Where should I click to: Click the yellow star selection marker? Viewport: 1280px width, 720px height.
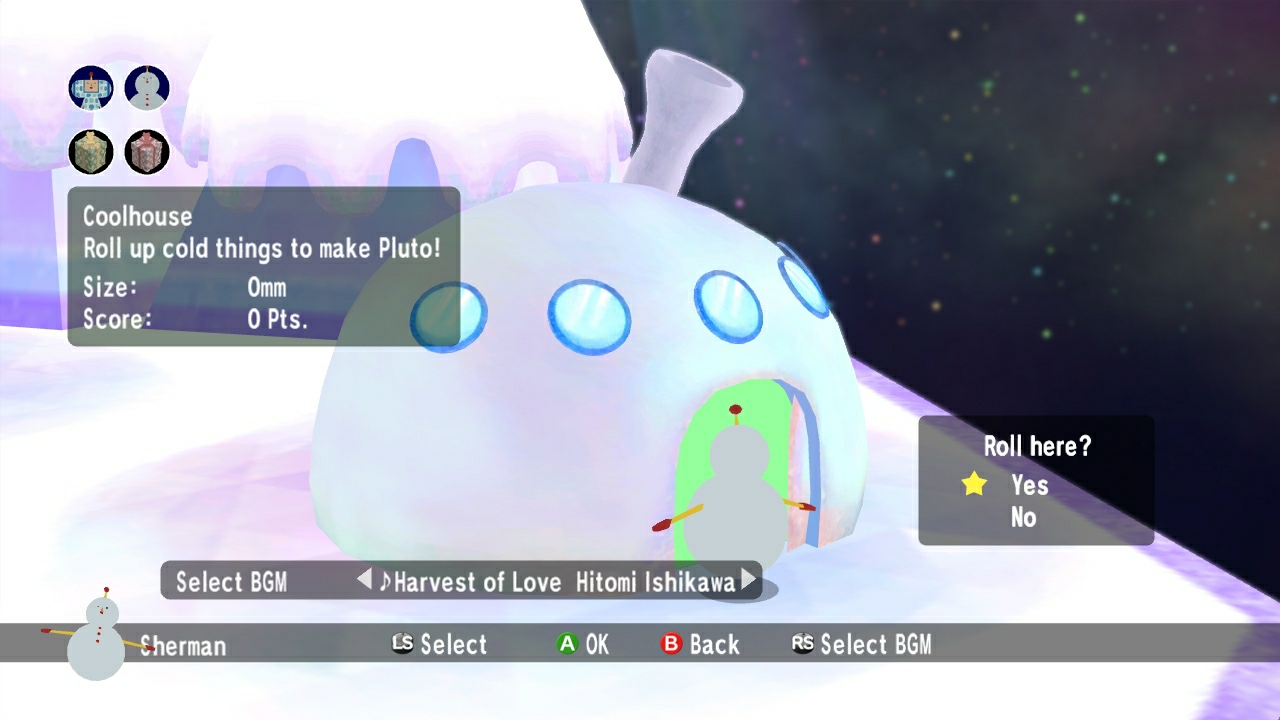(x=973, y=484)
